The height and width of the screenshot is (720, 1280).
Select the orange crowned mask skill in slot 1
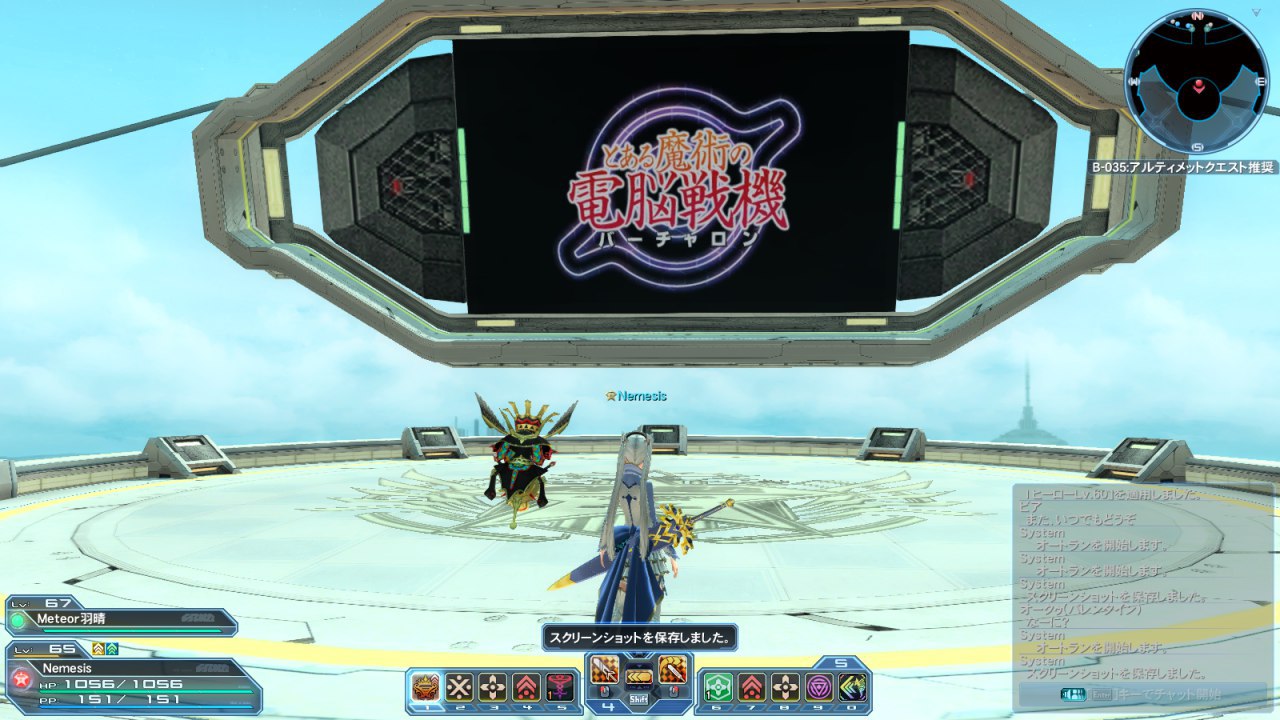pyautogui.click(x=426, y=687)
